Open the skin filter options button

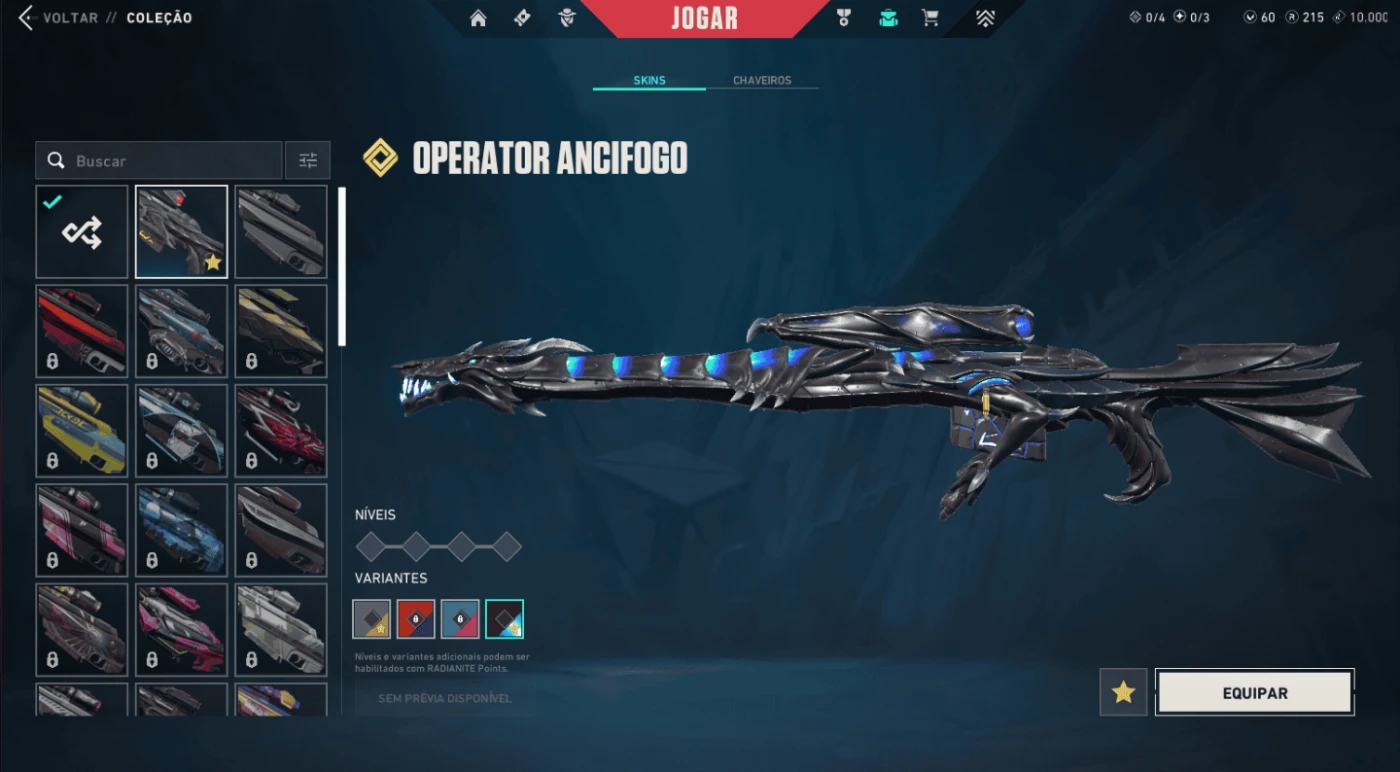(x=308, y=161)
